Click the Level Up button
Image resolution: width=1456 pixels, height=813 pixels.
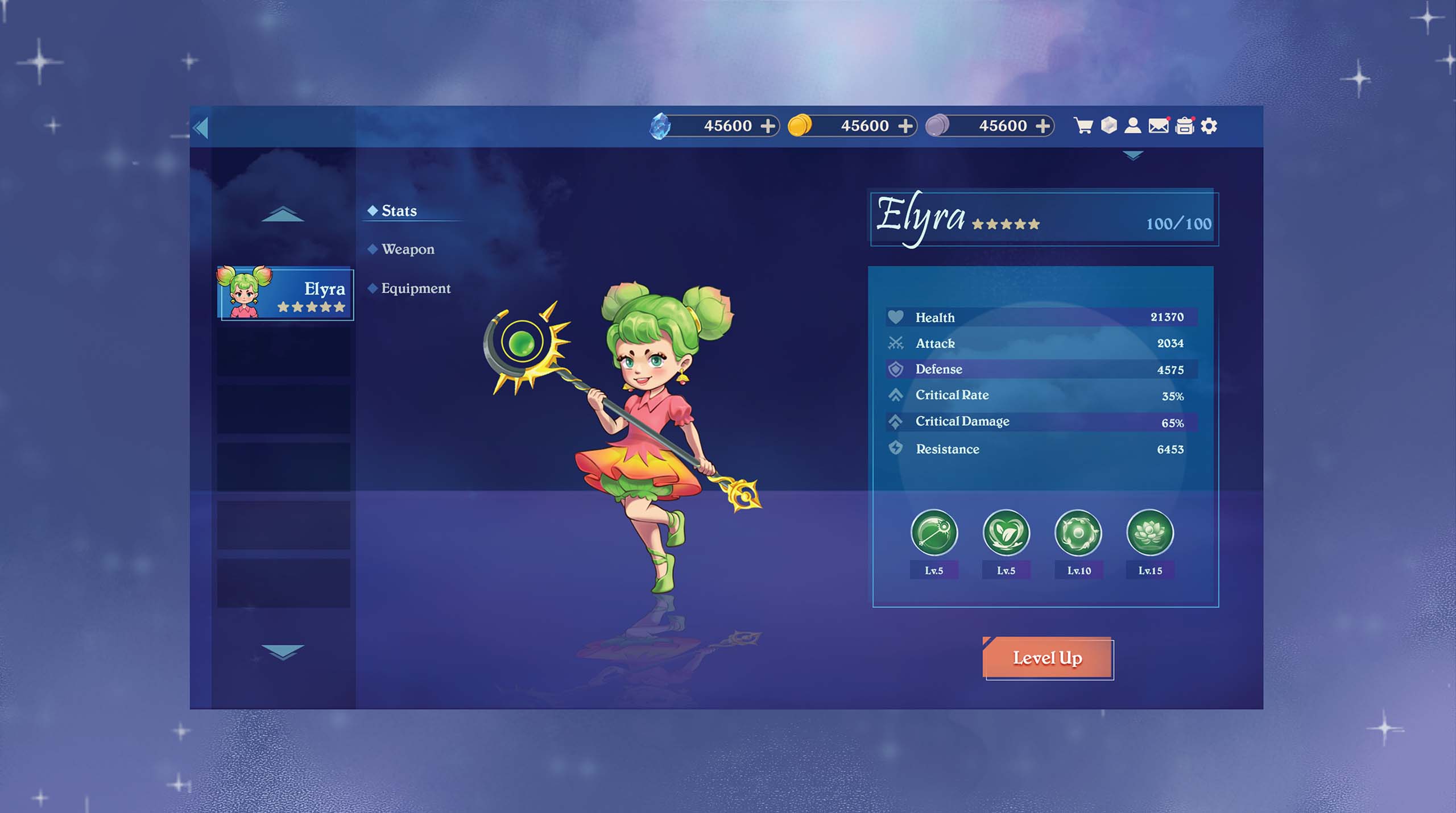[x=1048, y=658]
